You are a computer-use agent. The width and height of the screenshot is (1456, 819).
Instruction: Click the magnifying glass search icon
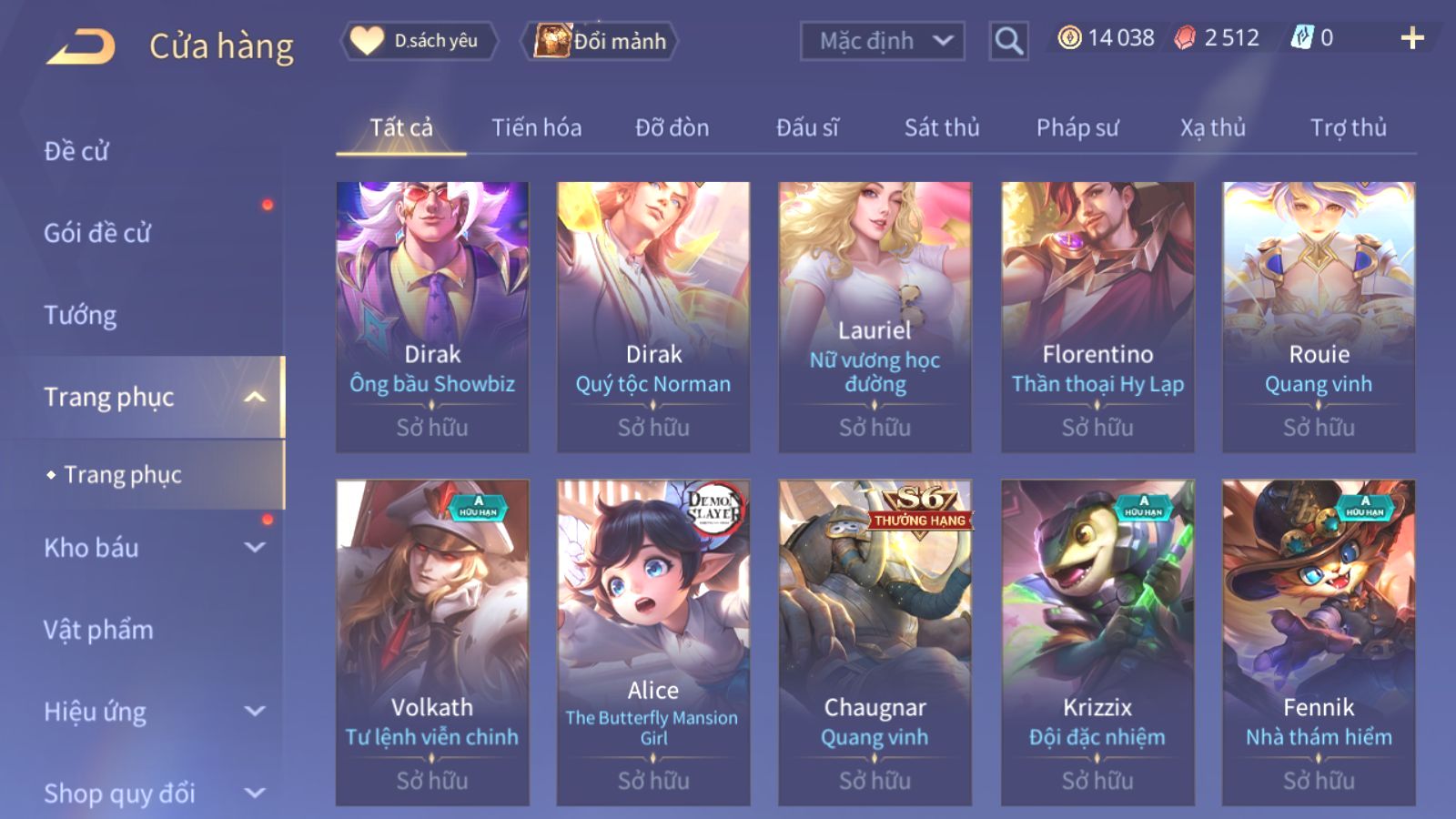coord(1008,41)
